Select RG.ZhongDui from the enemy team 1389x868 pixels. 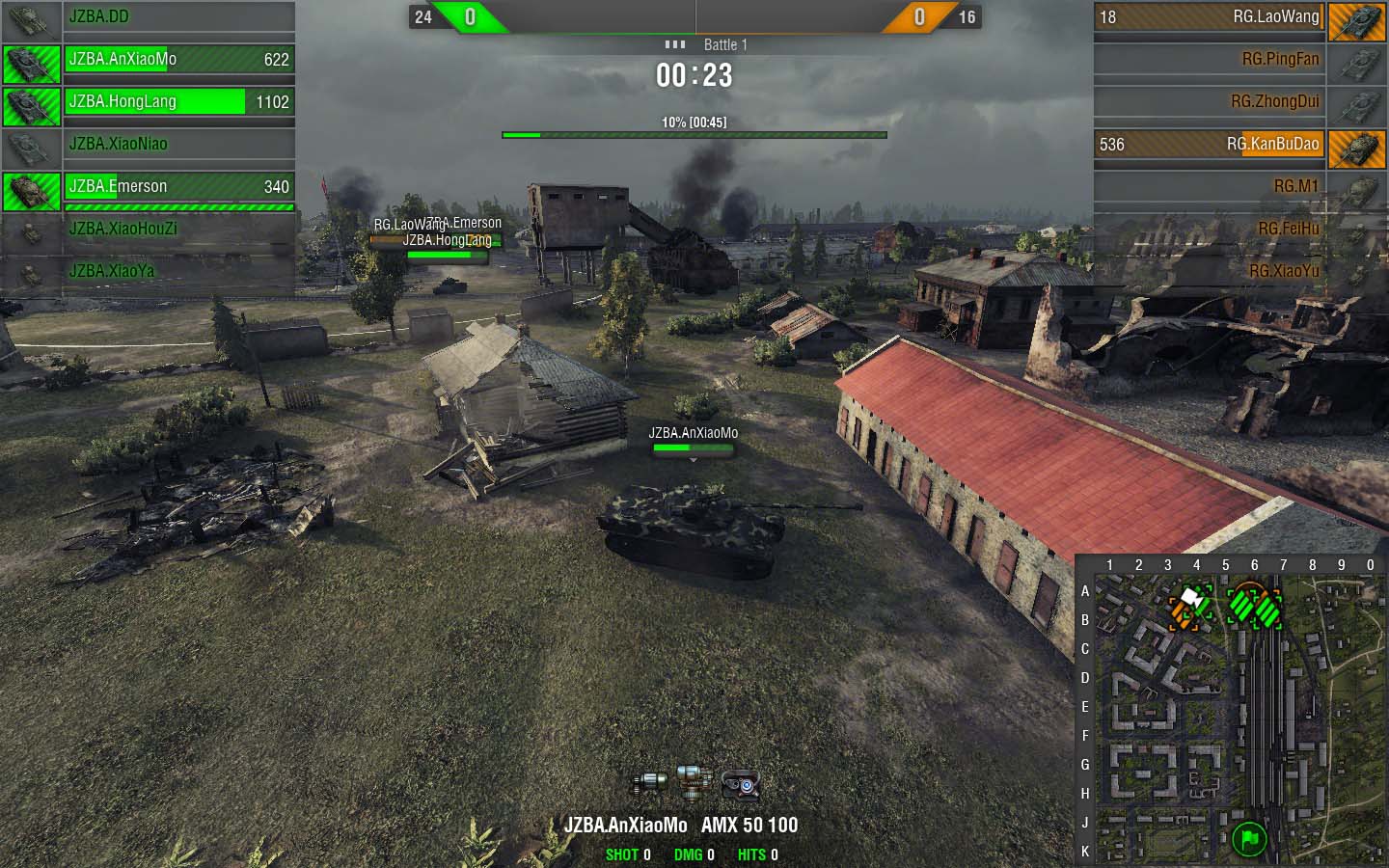1210,102
